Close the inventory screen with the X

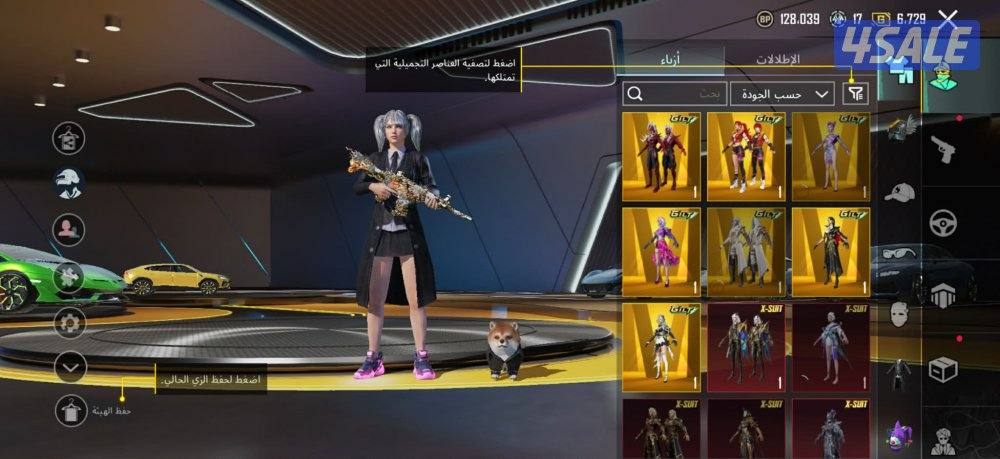[x=948, y=18]
